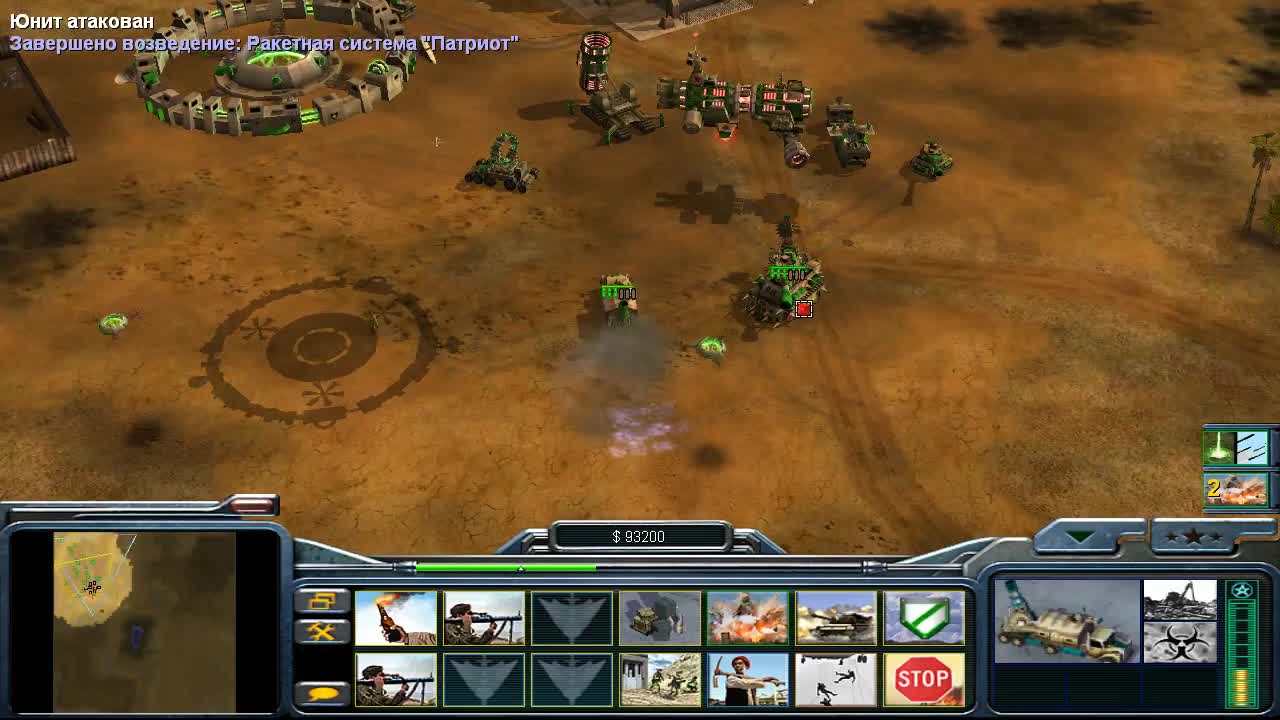Select the garrisoned soldiers ability icon
The width and height of the screenshot is (1280, 720).
pos(659,678)
